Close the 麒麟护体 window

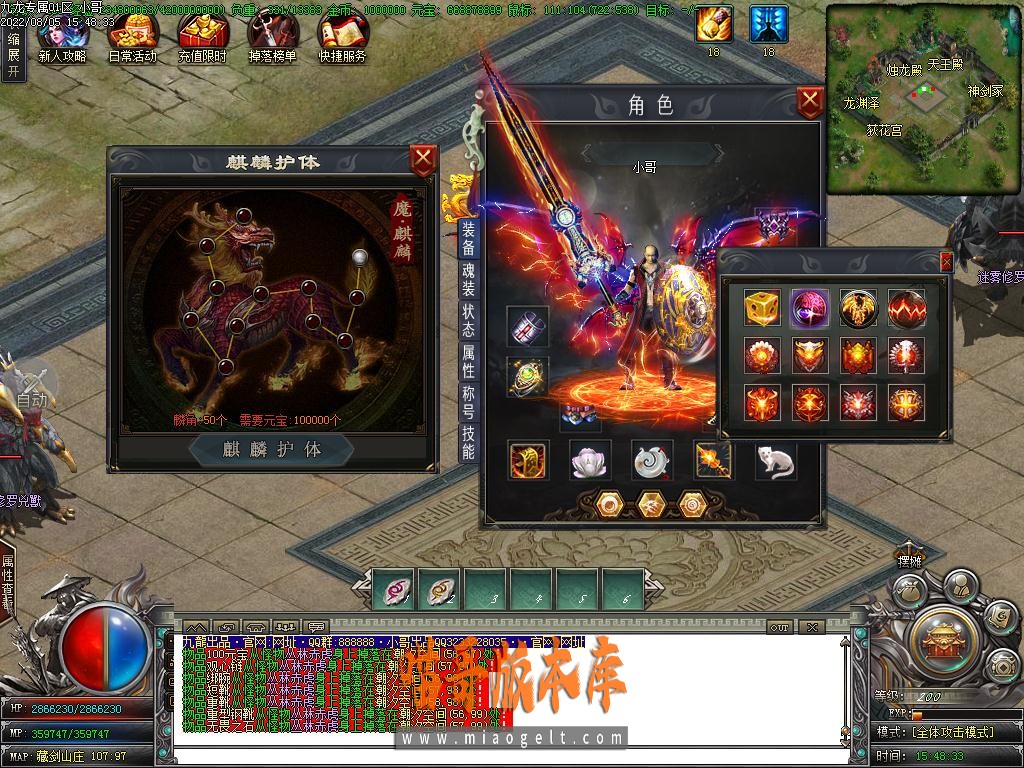click(x=424, y=158)
